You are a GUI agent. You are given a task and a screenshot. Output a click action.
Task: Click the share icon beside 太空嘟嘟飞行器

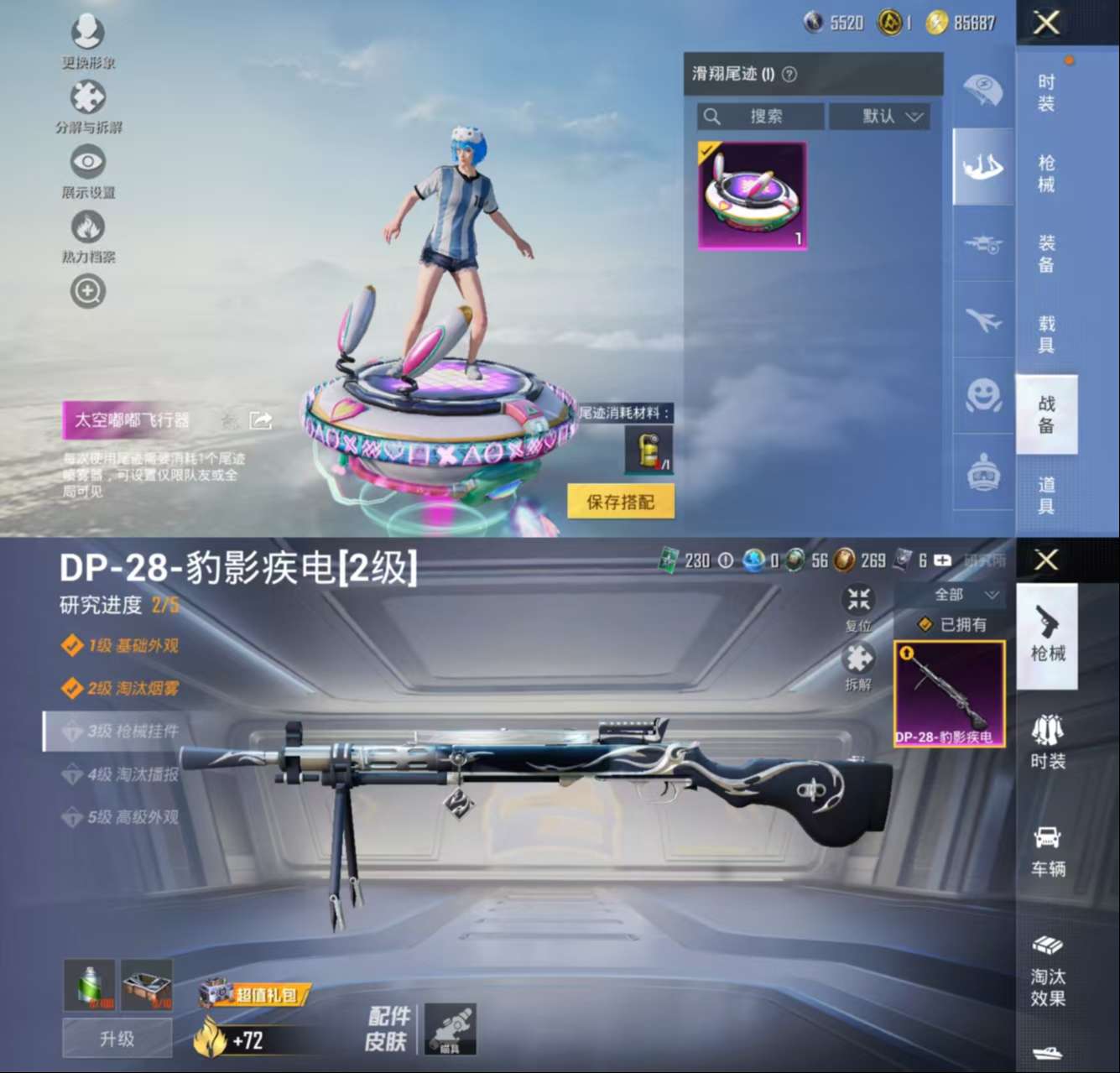click(260, 419)
